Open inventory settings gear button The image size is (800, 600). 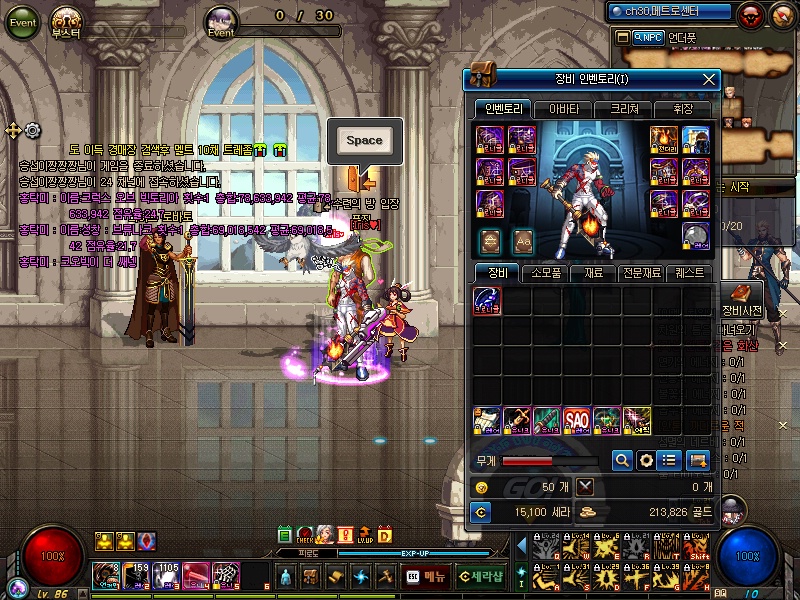point(646,460)
